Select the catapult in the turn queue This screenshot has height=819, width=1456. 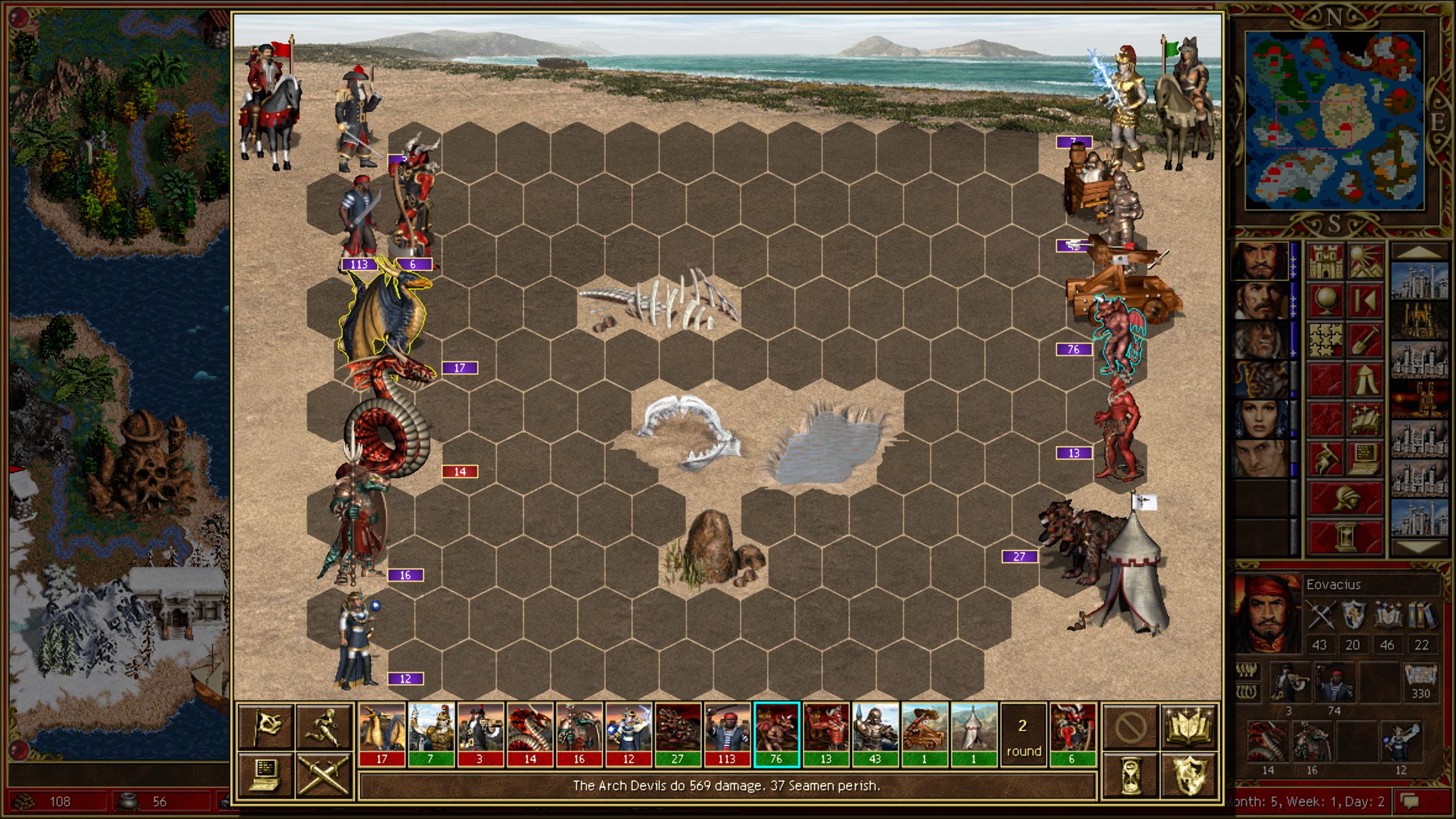coord(924,734)
